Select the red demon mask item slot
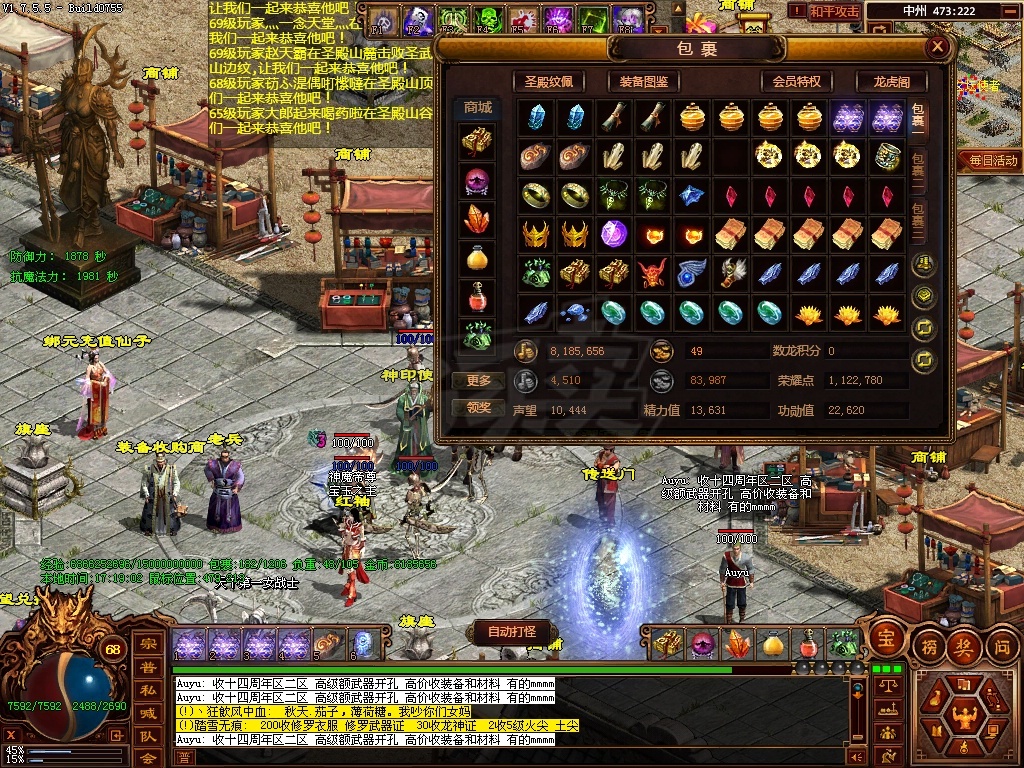This screenshot has width=1024, height=768. click(653, 273)
